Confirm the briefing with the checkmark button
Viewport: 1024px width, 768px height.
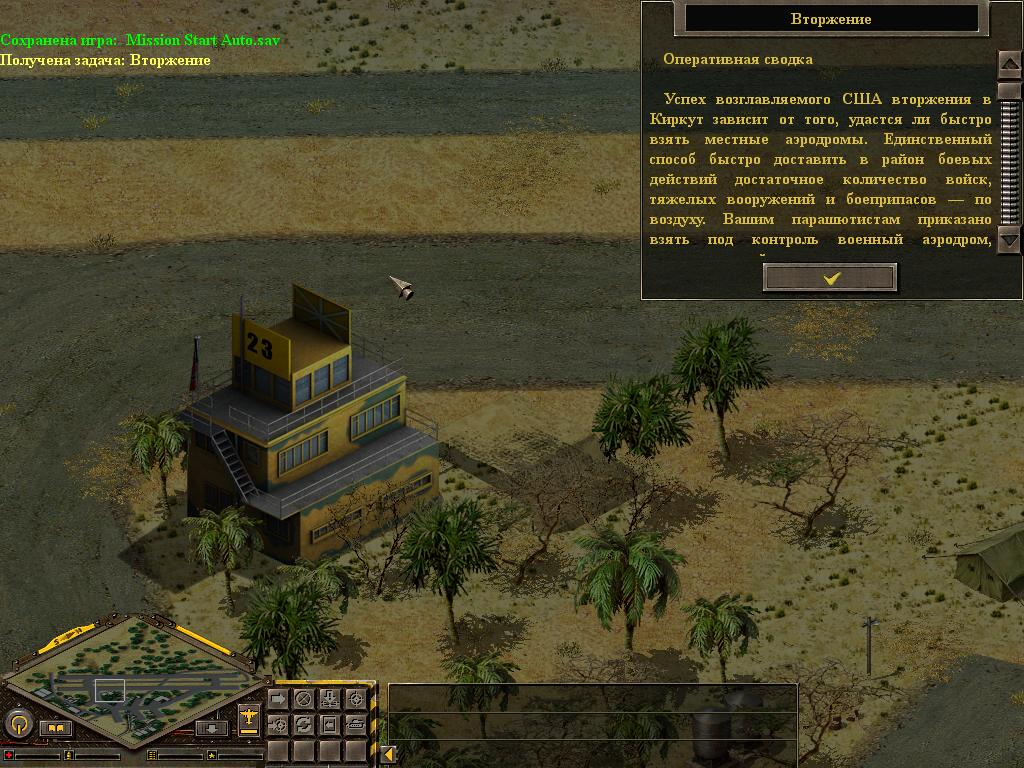(830, 278)
